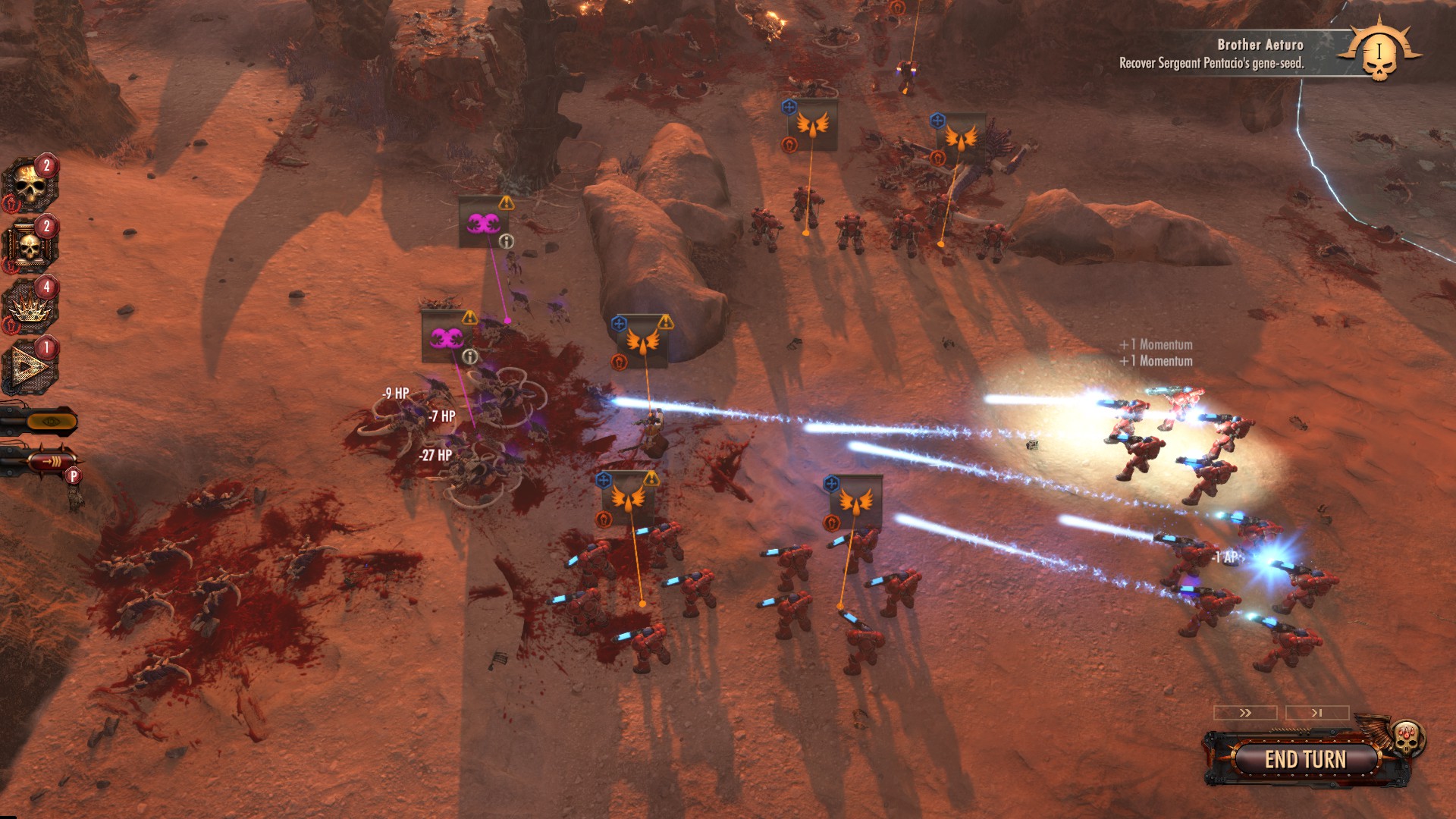Viewport: 1456px width, 819px height.
Task: Click the three-drop skull emblem beside End Turn
Action: click(1407, 736)
